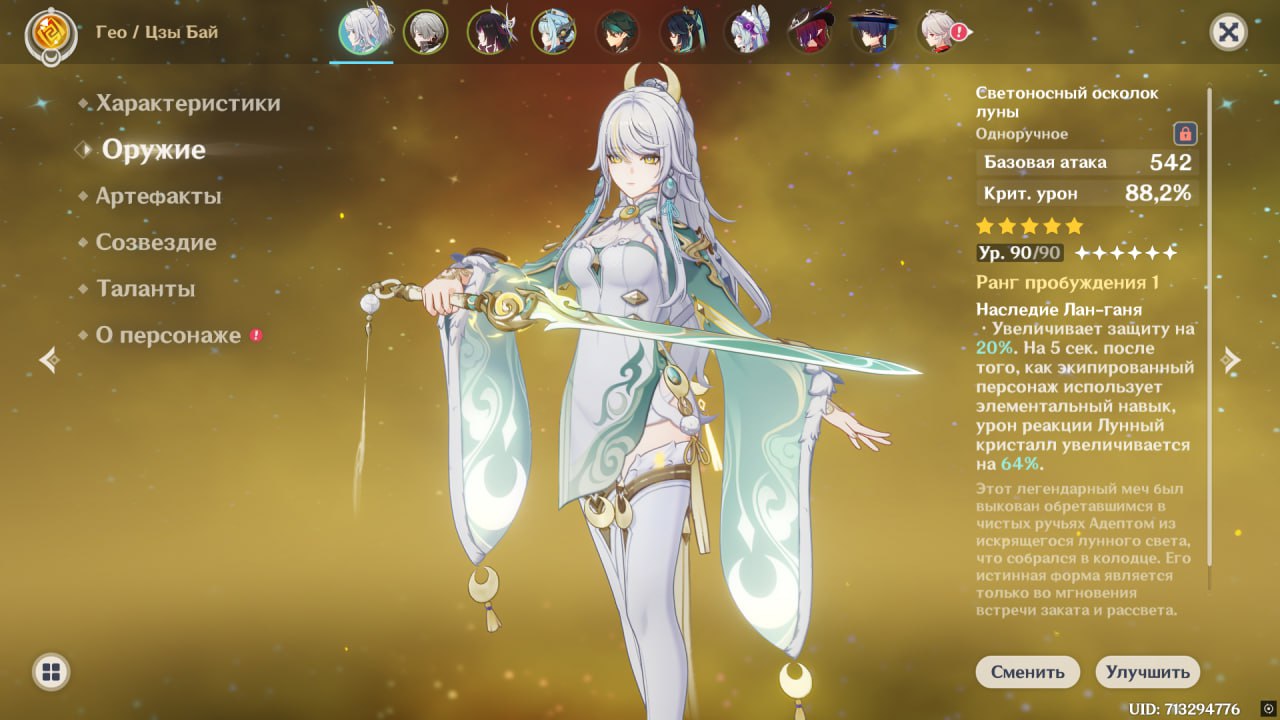
Task: Open the four-squares grid menu button
Action: pos(50,672)
